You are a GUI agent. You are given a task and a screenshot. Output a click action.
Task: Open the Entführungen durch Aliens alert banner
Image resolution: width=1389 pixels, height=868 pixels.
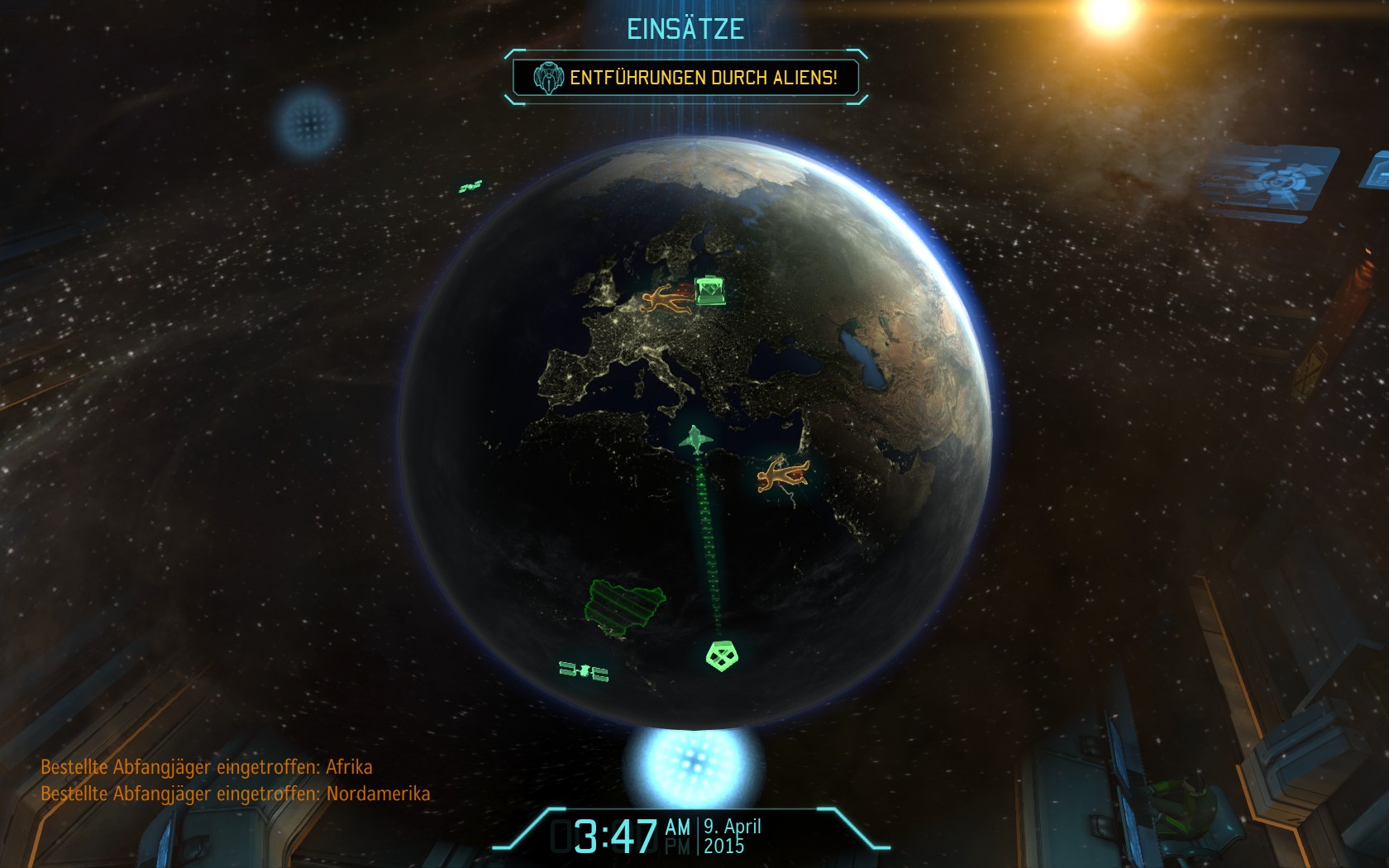click(x=686, y=78)
